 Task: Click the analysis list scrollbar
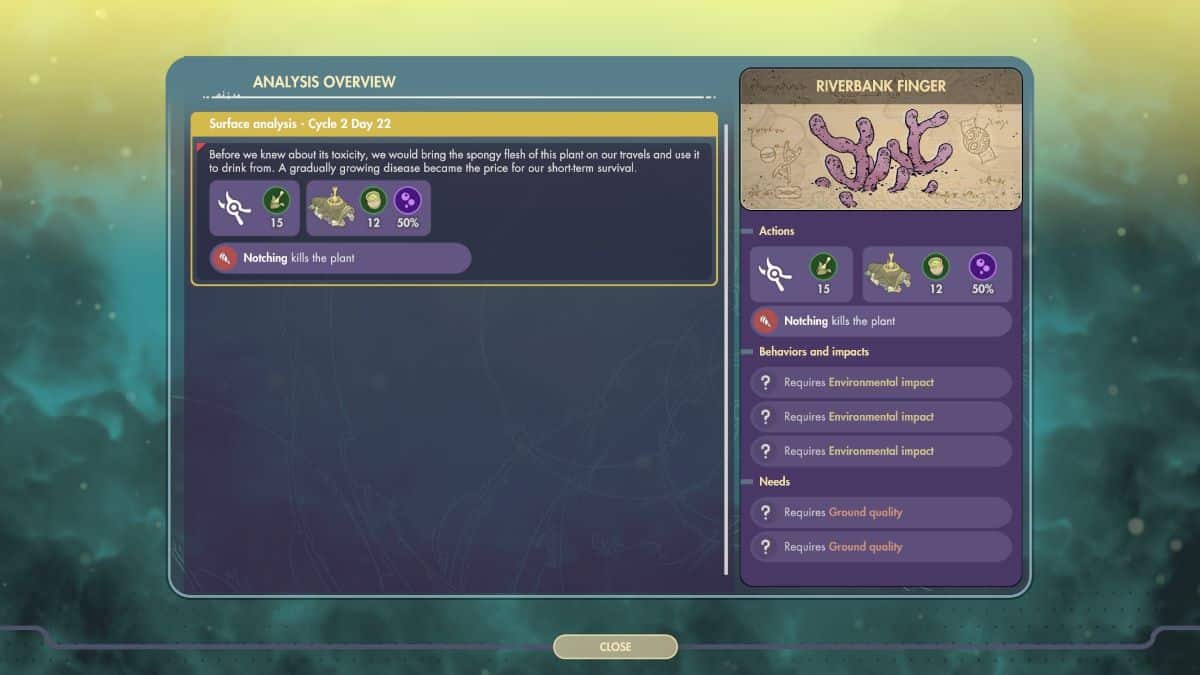click(x=726, y=350)
